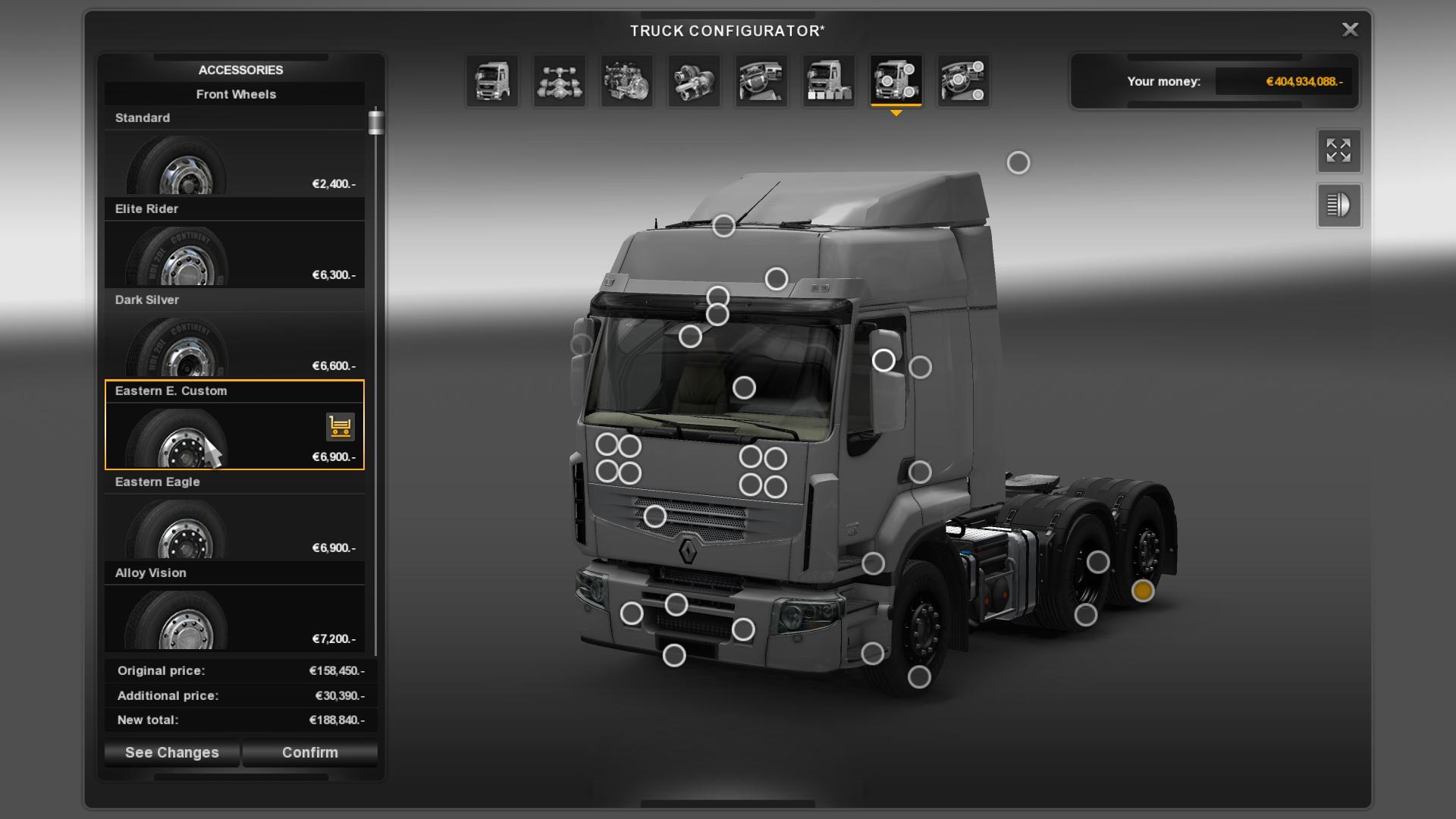Open the transmission gearbox tab
This screenshot has width=1456, height=819.
pos(694,80)
